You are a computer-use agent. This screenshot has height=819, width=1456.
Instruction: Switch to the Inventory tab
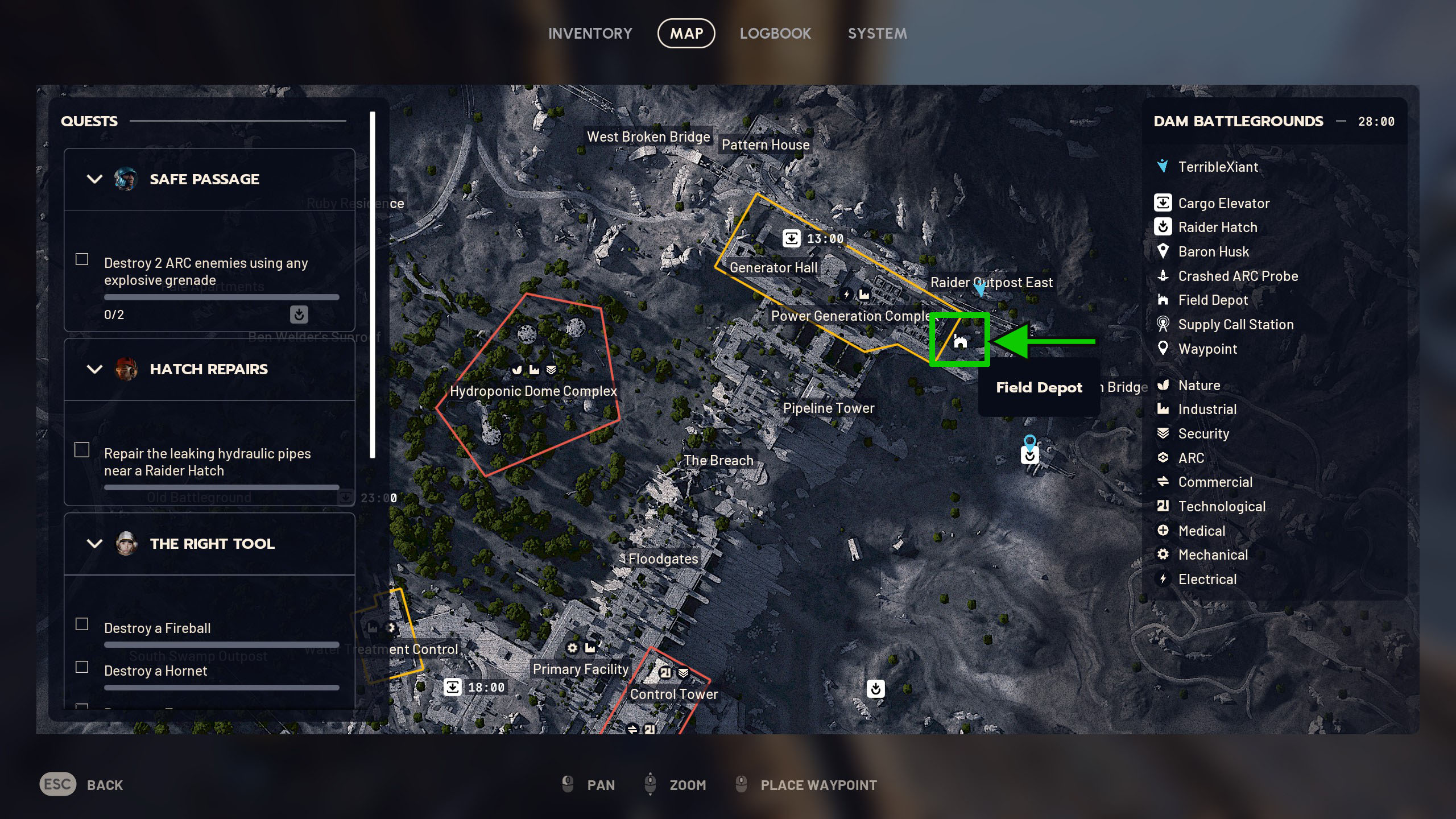coord(590,34)
